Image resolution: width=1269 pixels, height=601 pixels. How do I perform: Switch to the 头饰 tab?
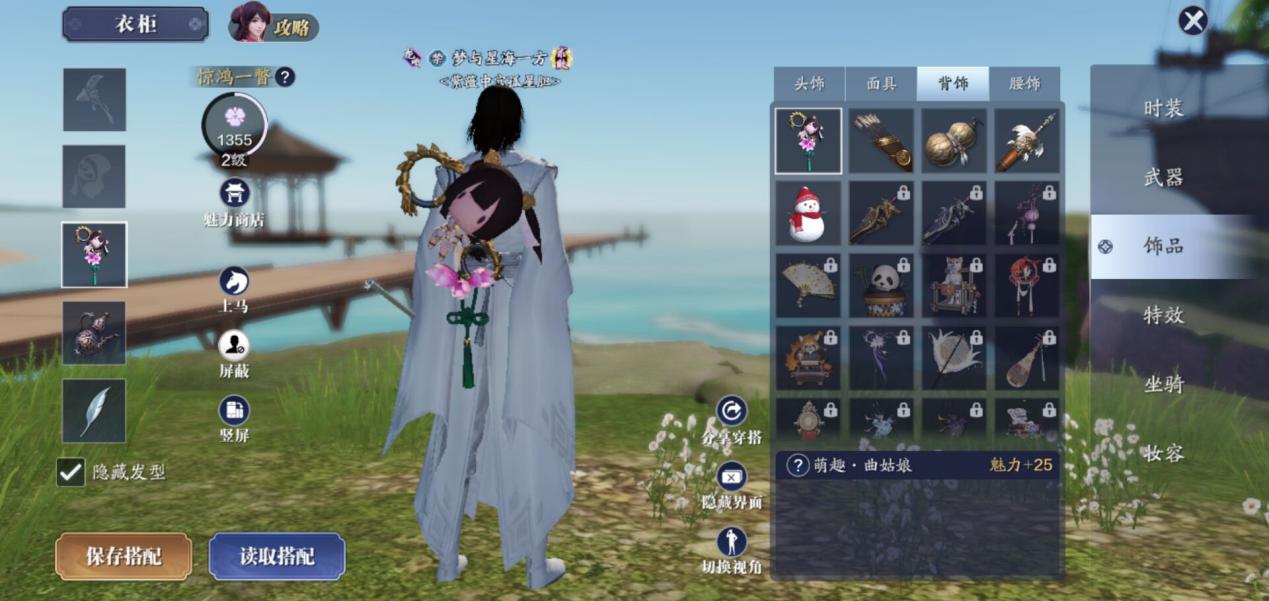(809, 84)
